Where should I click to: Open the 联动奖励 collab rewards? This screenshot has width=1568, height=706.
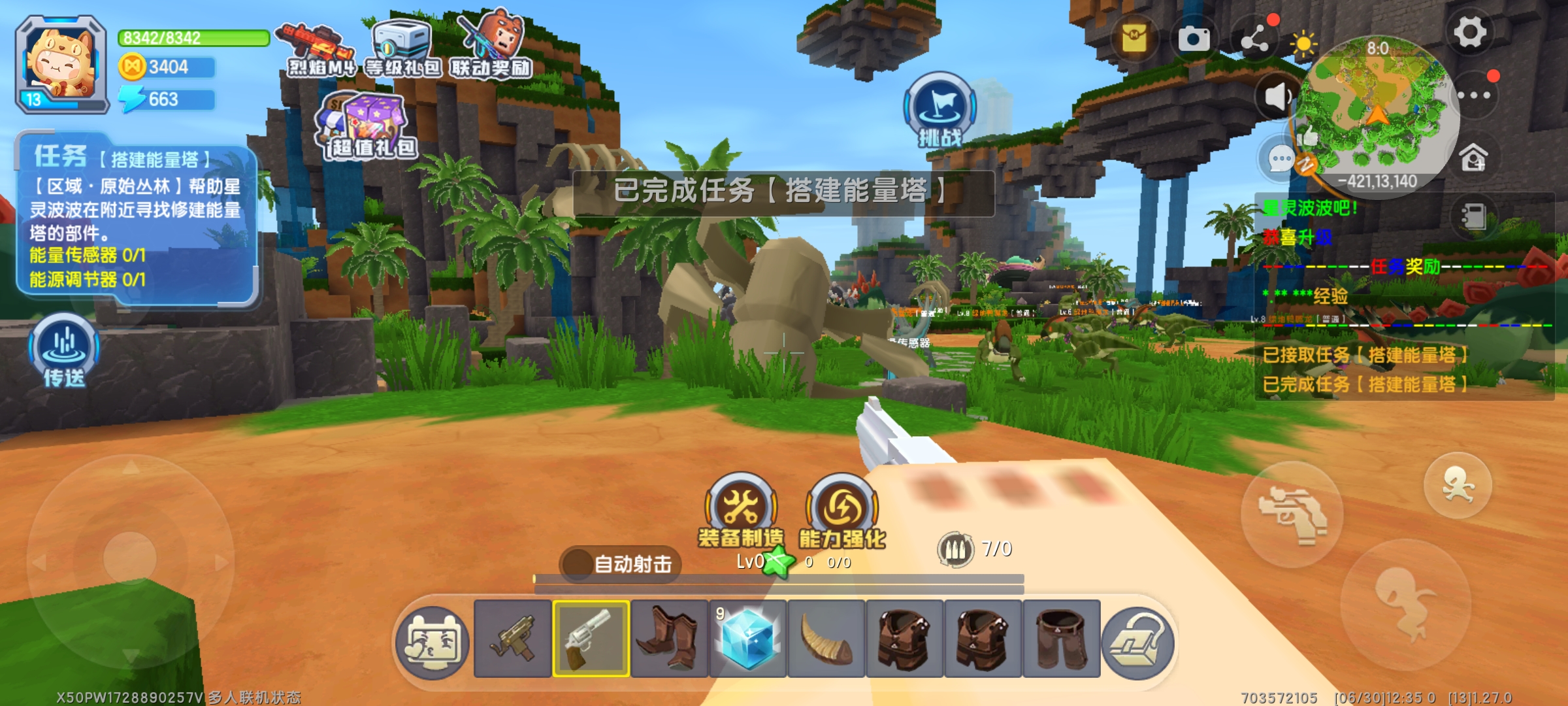491,47
